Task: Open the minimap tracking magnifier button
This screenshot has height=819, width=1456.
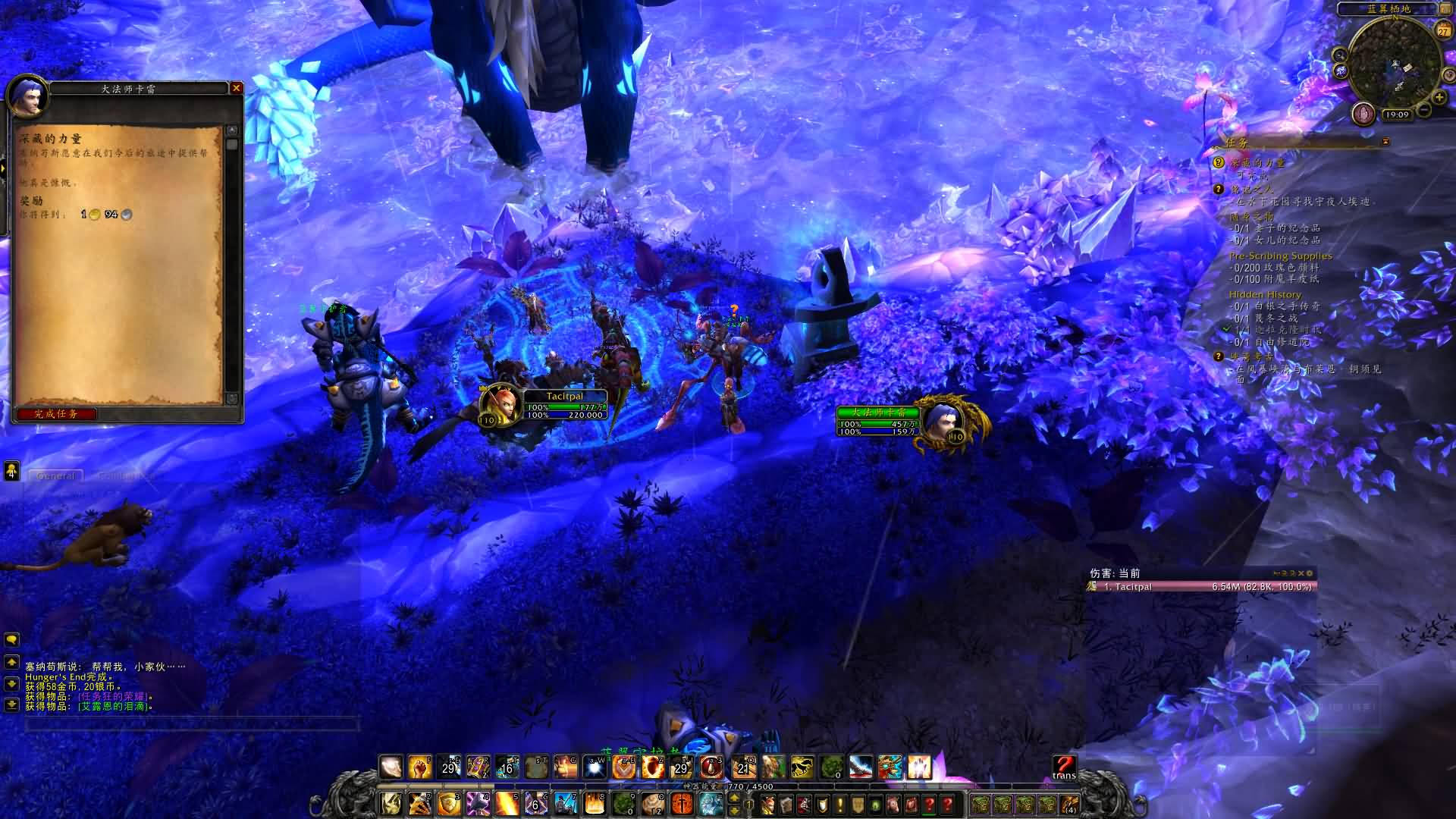Action: (1340, 55)
